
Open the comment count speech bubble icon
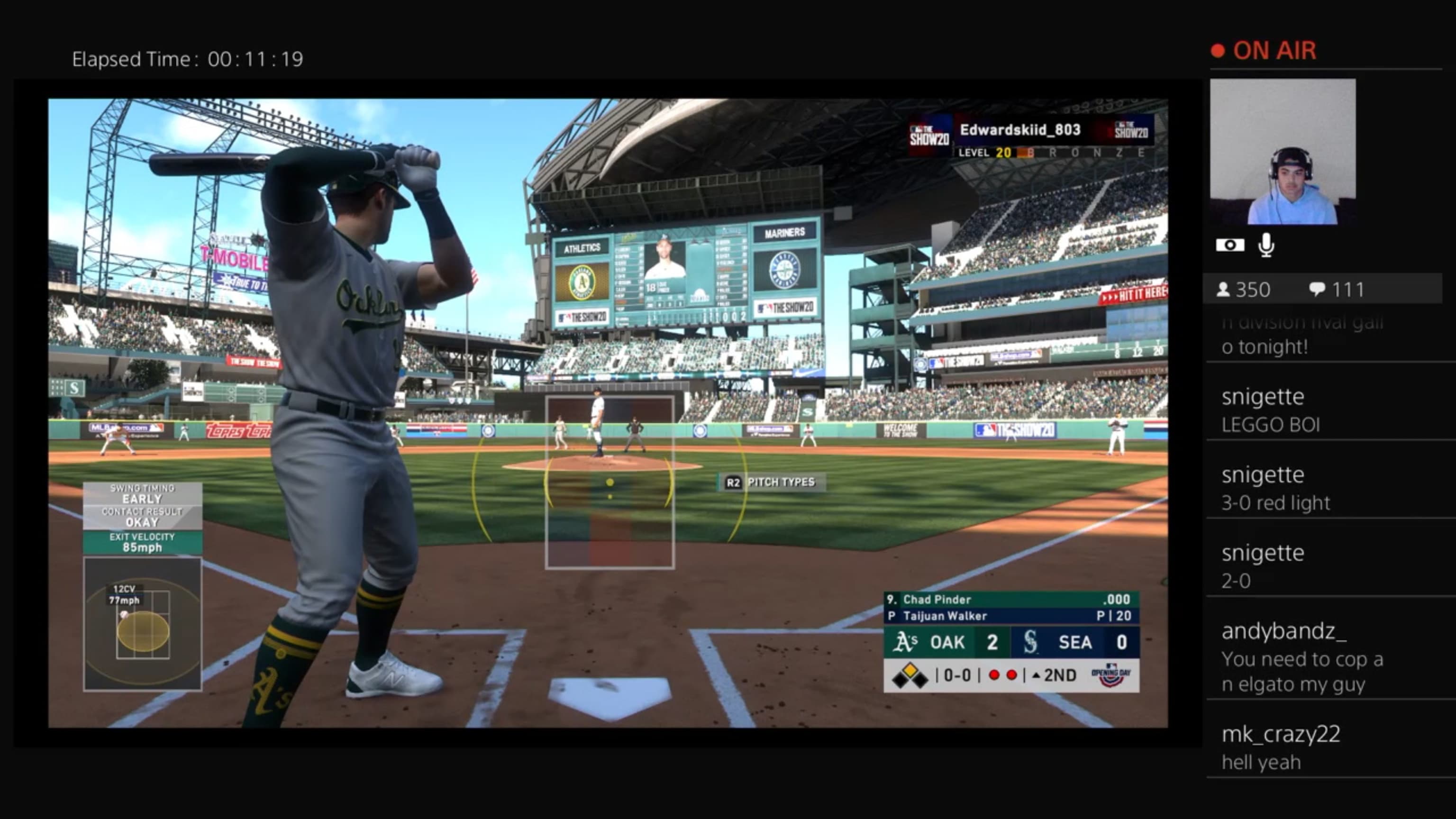click(x=1317, y=290)
